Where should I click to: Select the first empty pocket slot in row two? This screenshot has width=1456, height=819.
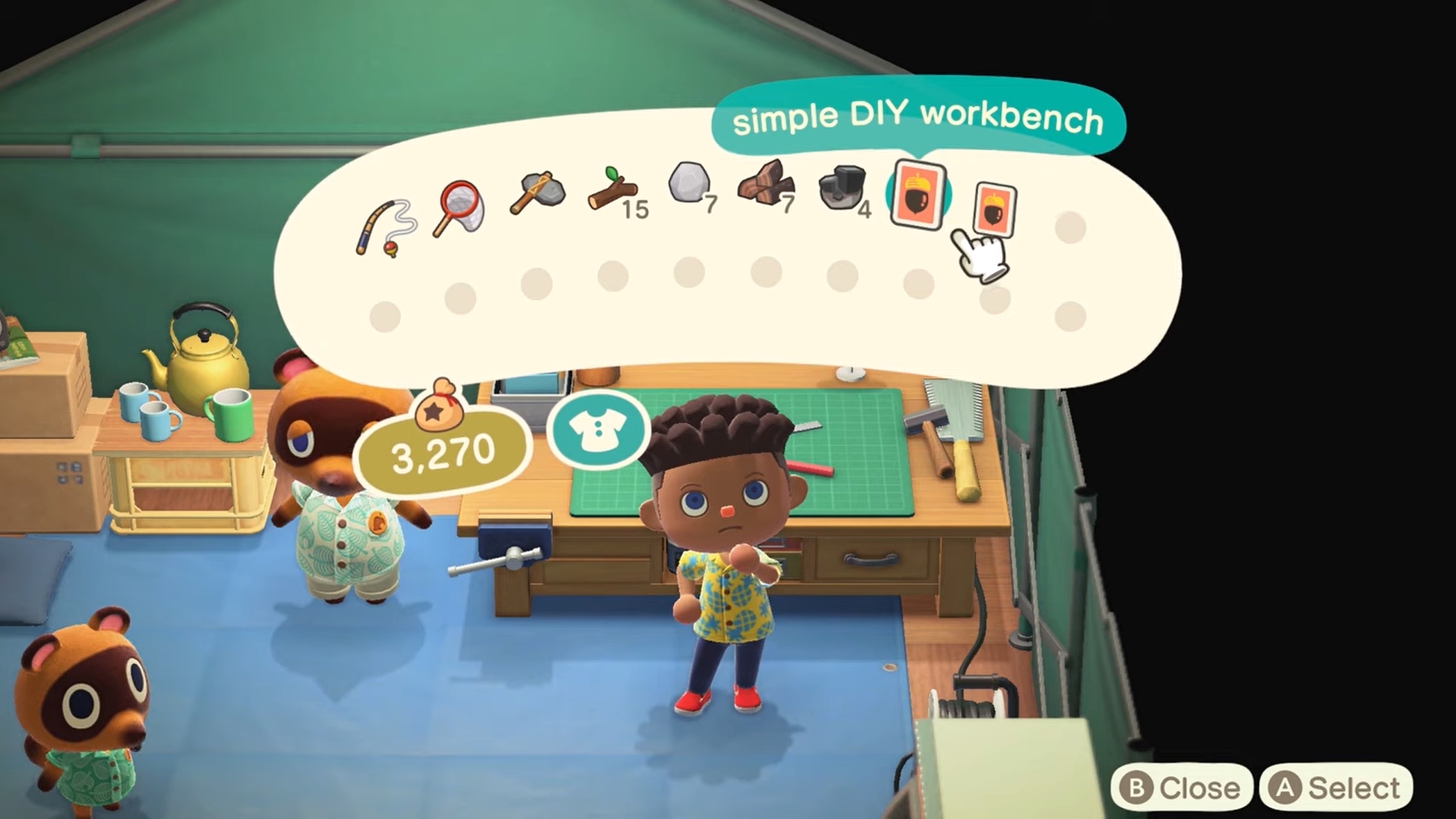385,312
